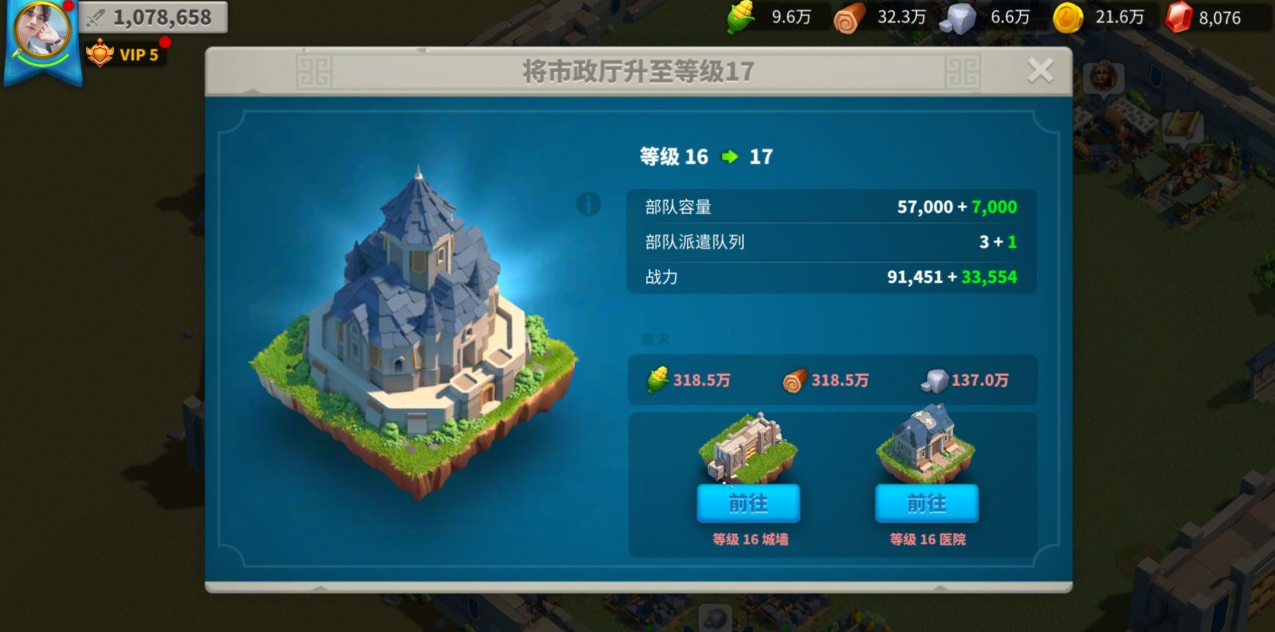
Task: Tap the required stone cost 137.0万
Action: coord(965,380)
